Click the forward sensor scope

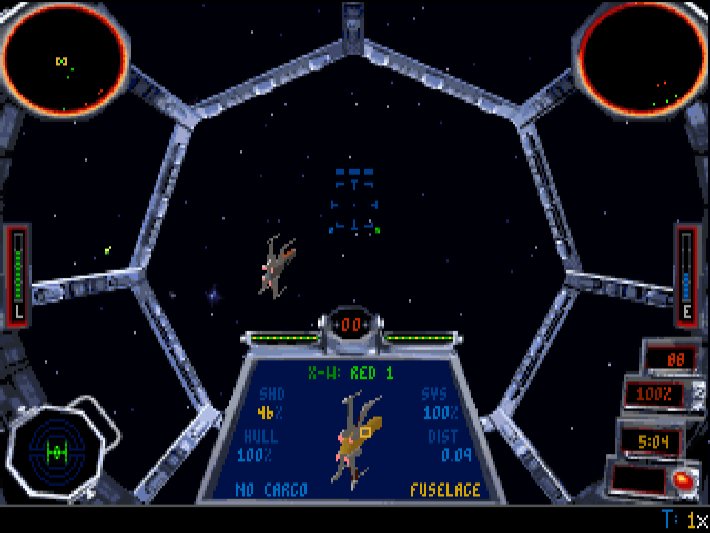click(66, 56)
